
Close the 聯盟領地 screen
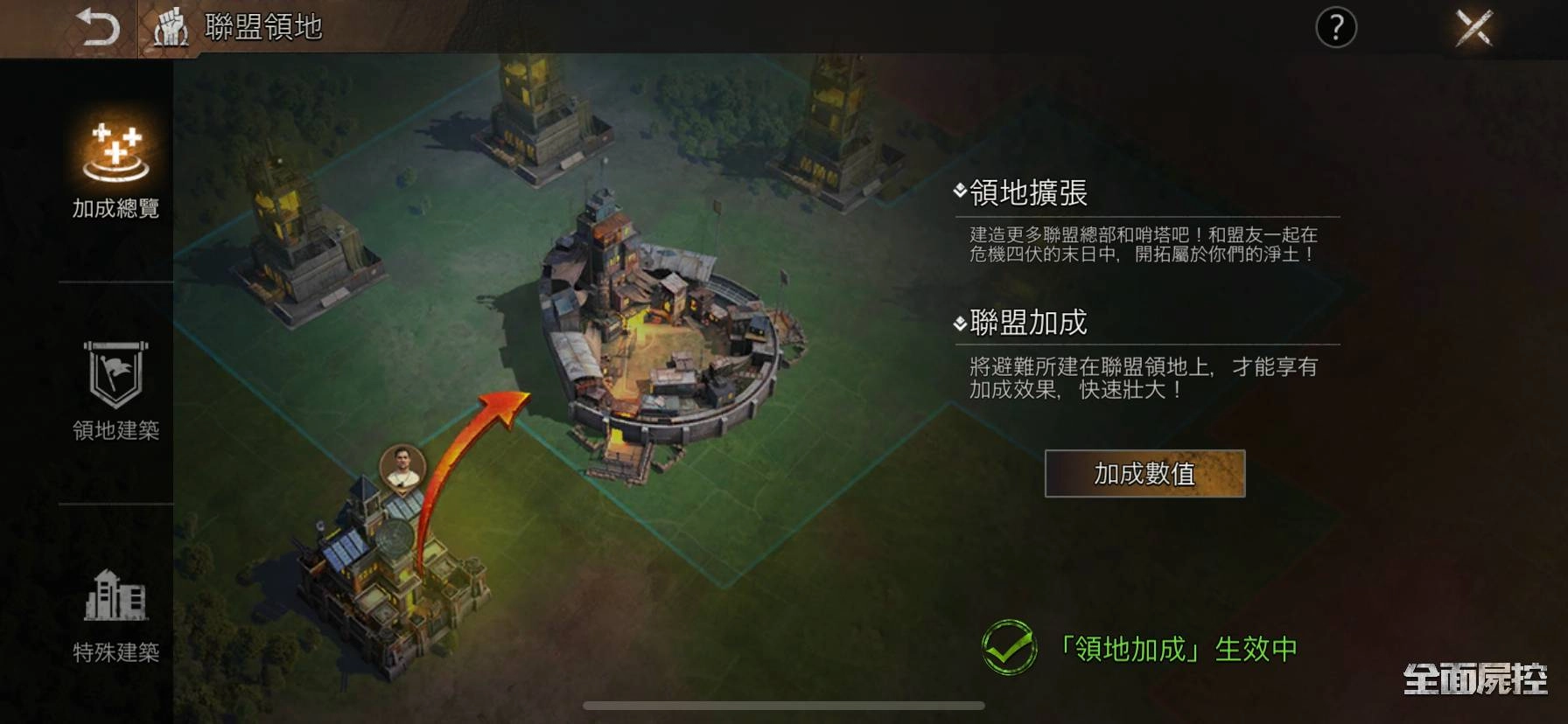1473,28
